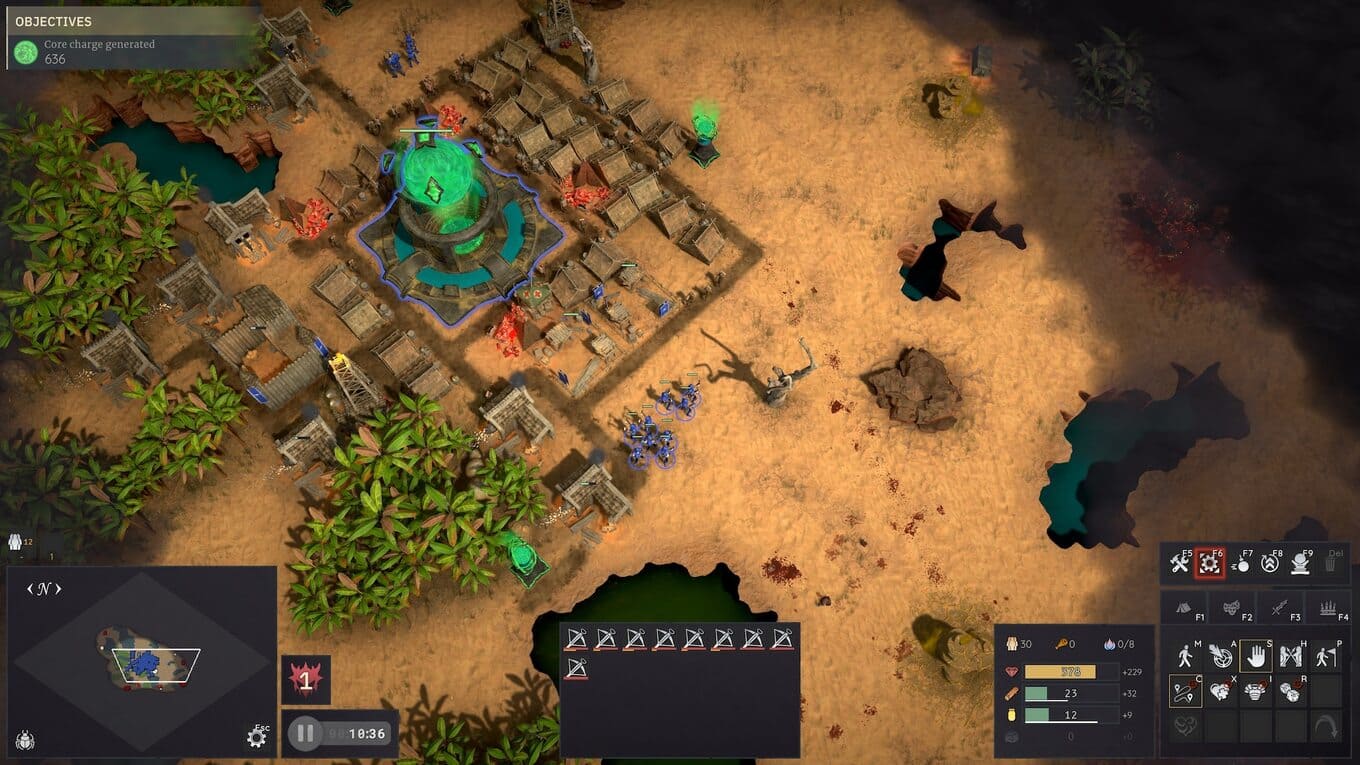Open the sword military category tab
Image resolution: width=1360 pixels, height=765 pixels.
1279,607
